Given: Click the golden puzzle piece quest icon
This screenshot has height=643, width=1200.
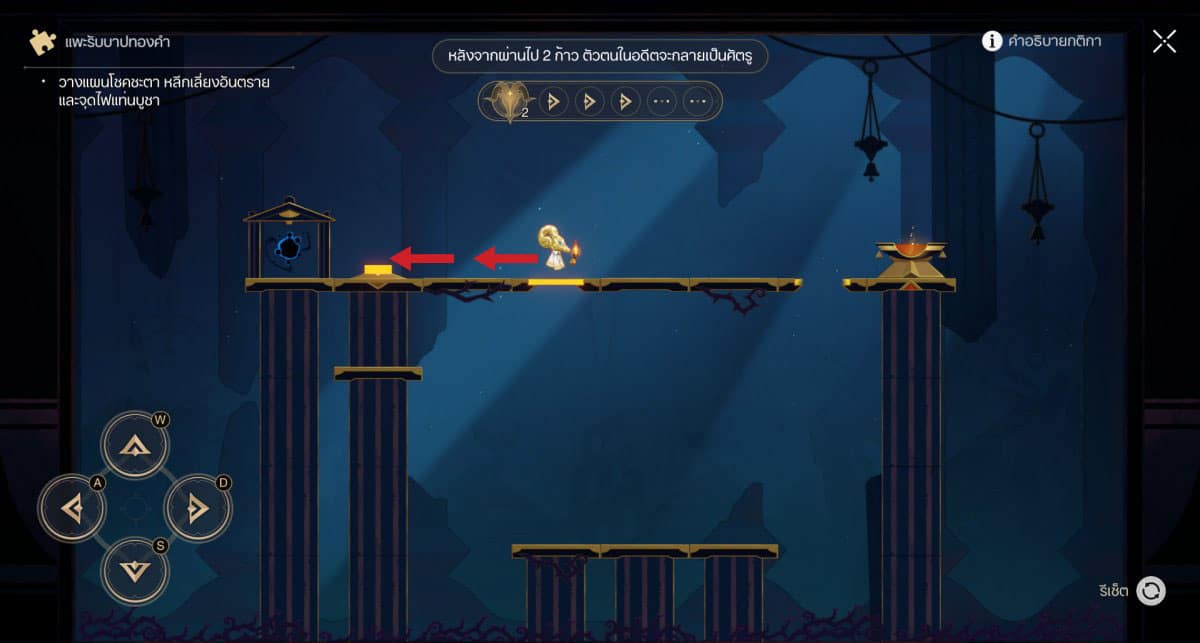Looking at the screenshot, I should (x=42, y=42).
